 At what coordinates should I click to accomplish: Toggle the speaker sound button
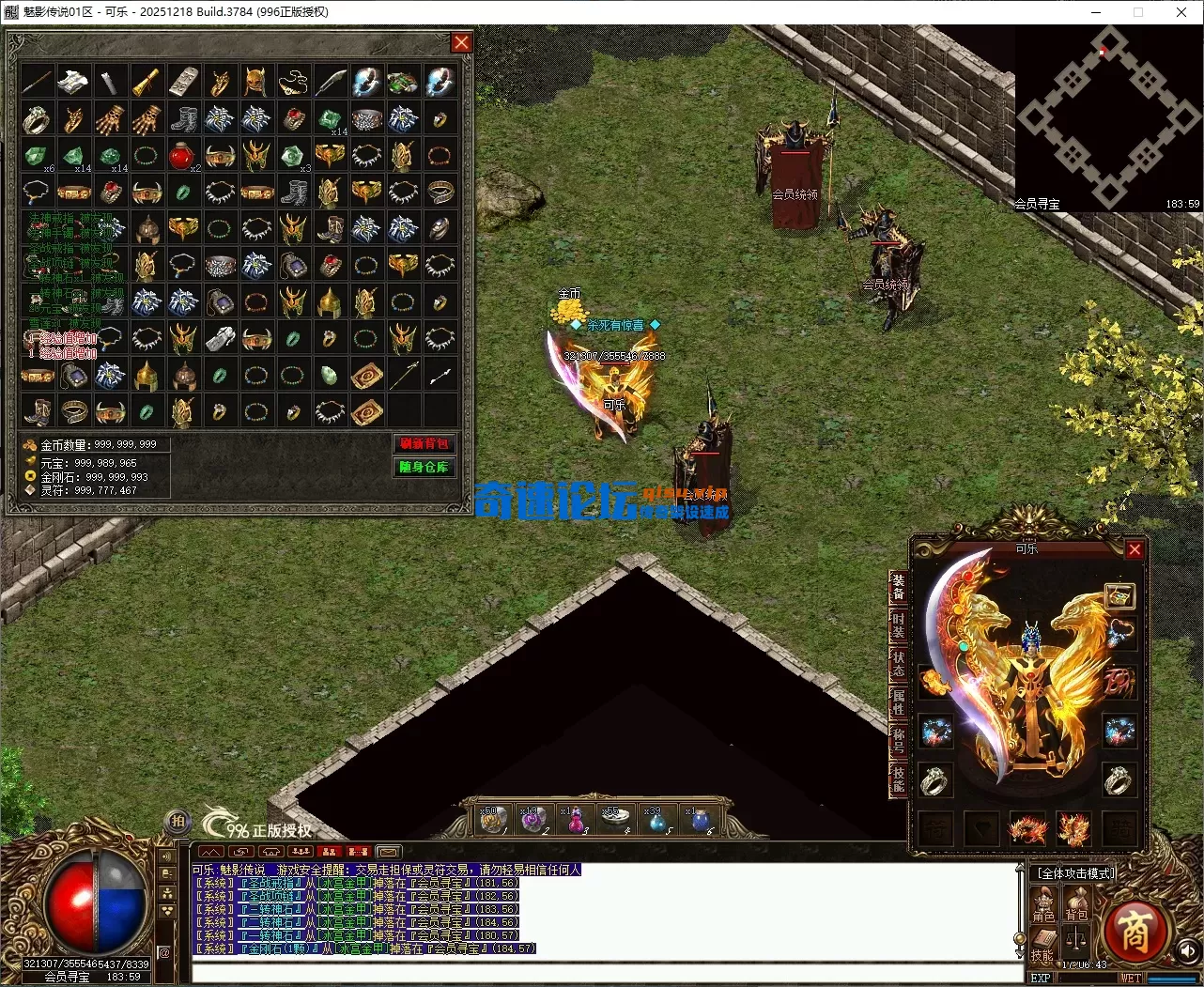click(x=1187, y=950)
